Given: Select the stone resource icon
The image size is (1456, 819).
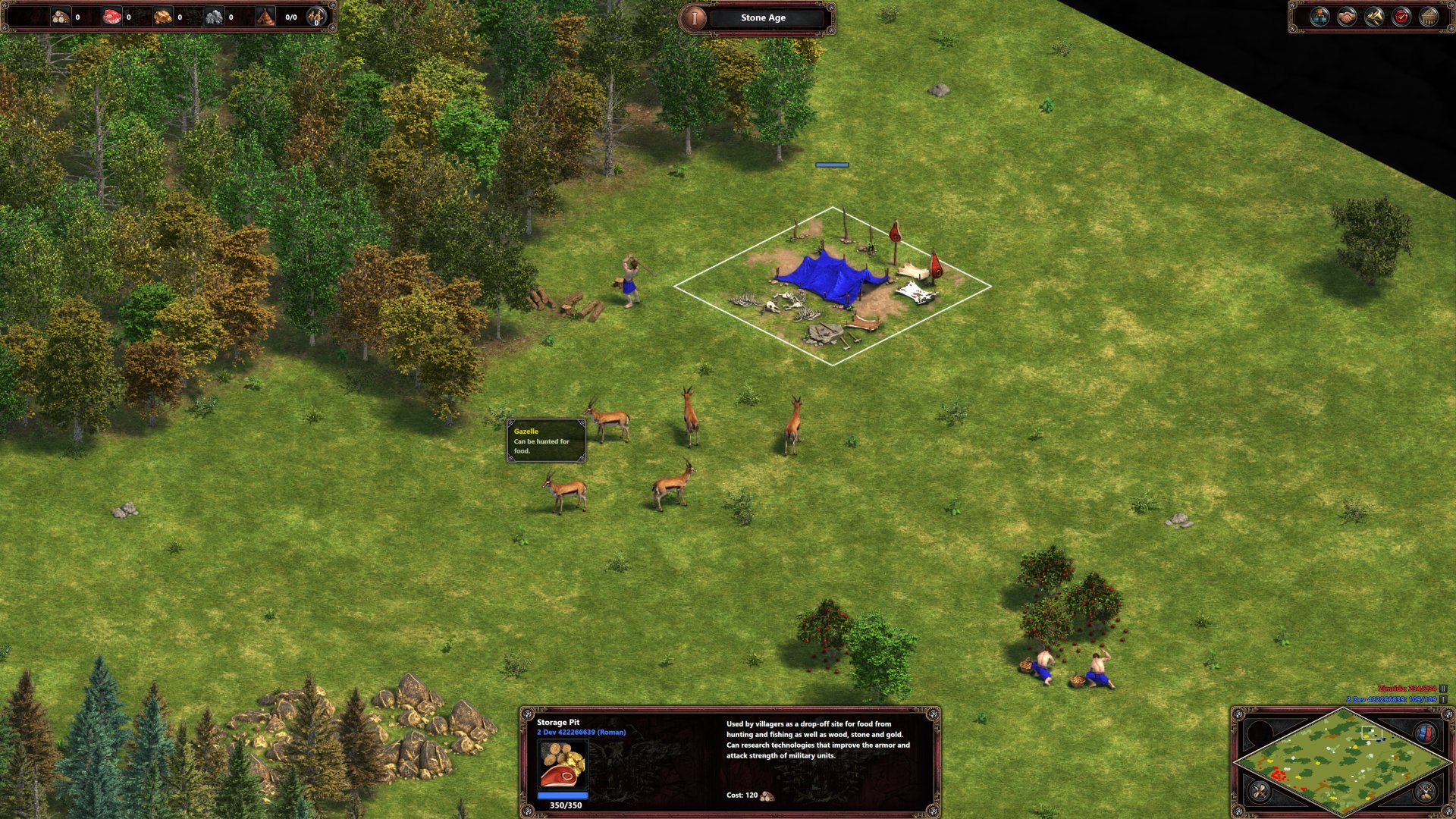Looking at the screenshot, I should coord(215,15).
